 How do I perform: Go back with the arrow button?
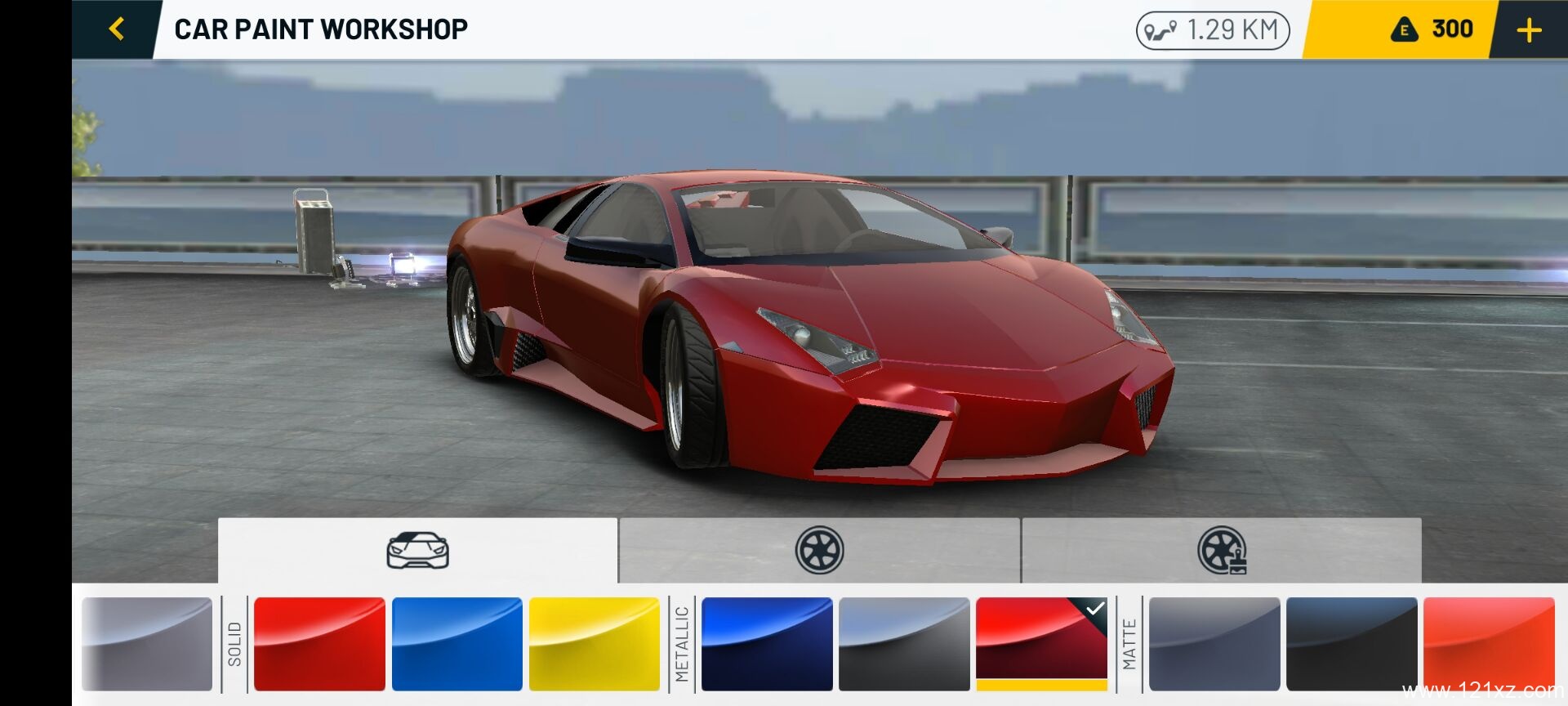(117, 29)
